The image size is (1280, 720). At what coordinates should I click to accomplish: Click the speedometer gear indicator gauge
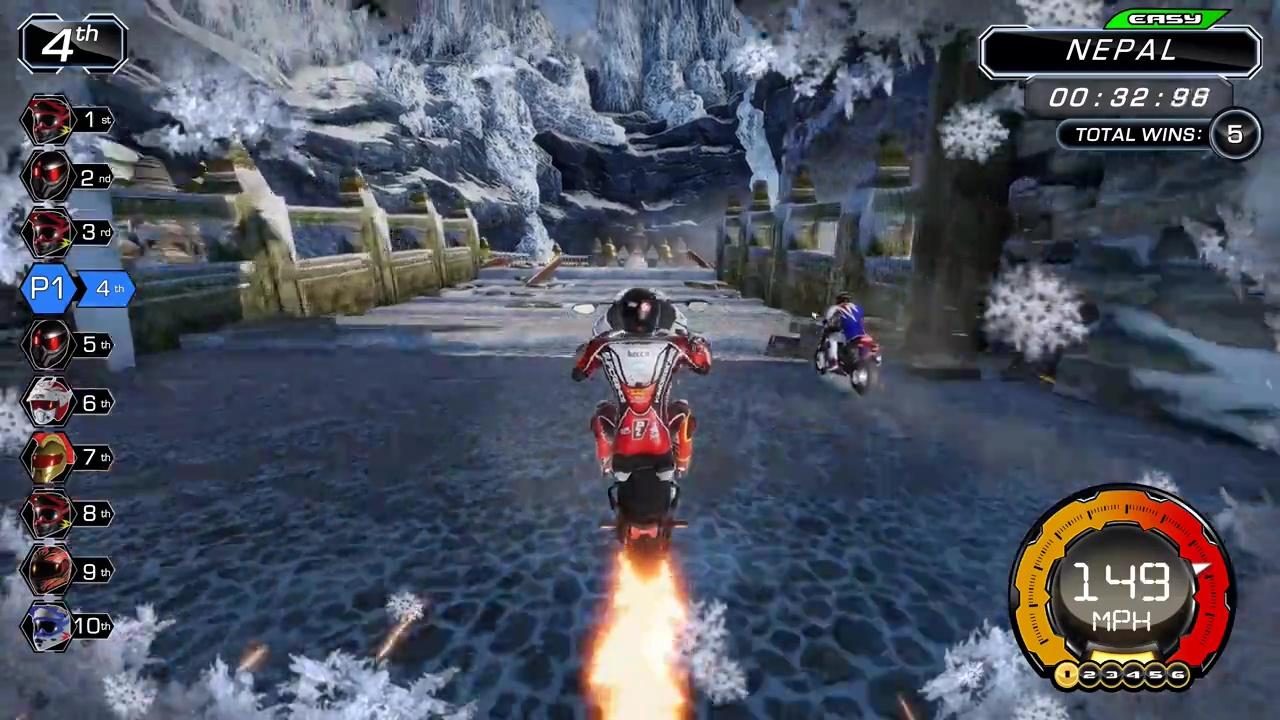(x=1122, y=676)
